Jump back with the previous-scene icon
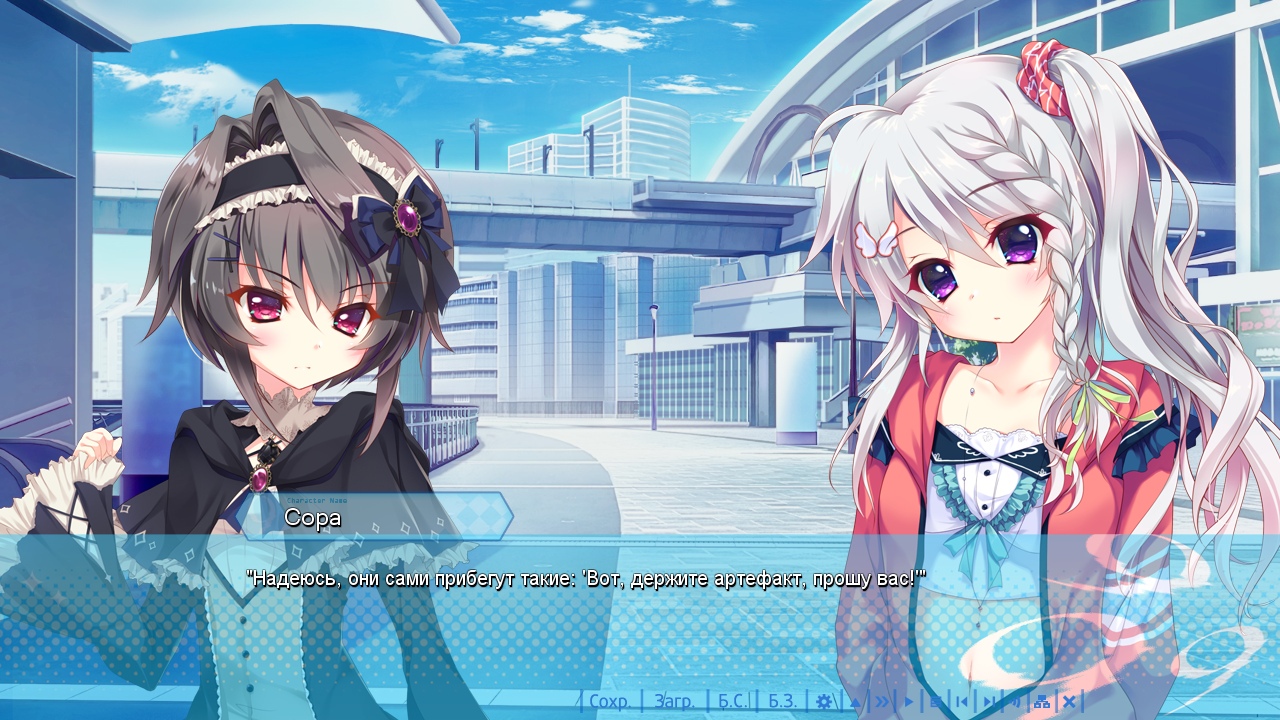This screenshot has width=1280, height=720. coord(962,701)
